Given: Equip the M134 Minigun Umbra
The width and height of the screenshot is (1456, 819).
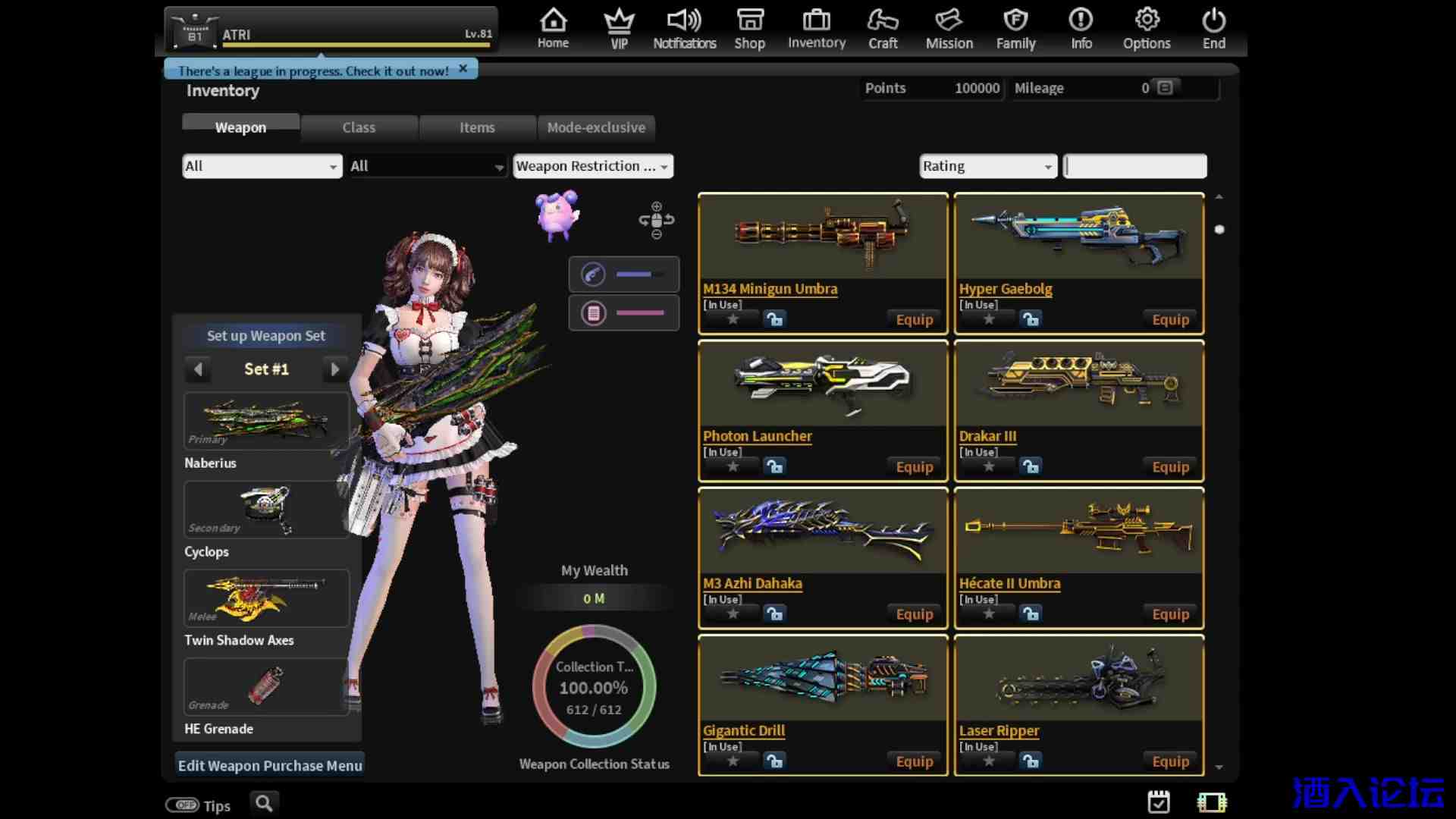Looking at the screenshot, I should pyautogui.click(x=914, y=320).
